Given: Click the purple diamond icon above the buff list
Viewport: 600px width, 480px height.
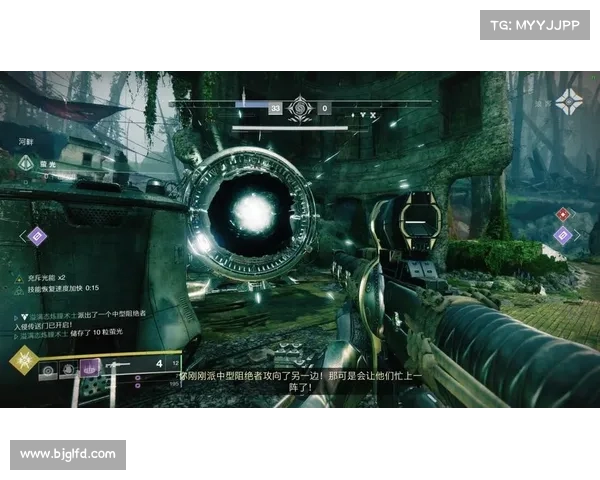Looking at the screenshot, I should (37, 236).
